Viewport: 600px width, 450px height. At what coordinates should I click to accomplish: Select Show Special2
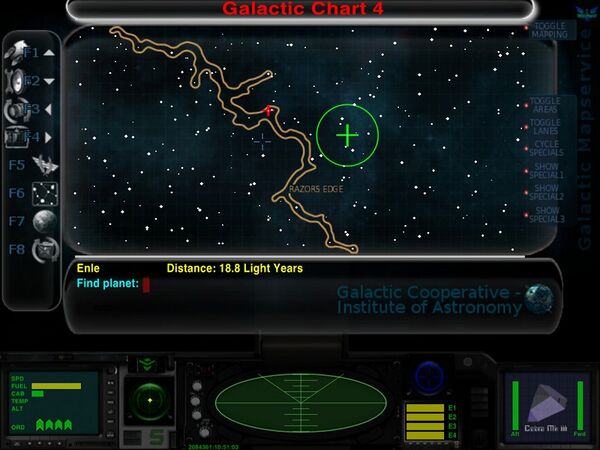[x=547, y=192]
